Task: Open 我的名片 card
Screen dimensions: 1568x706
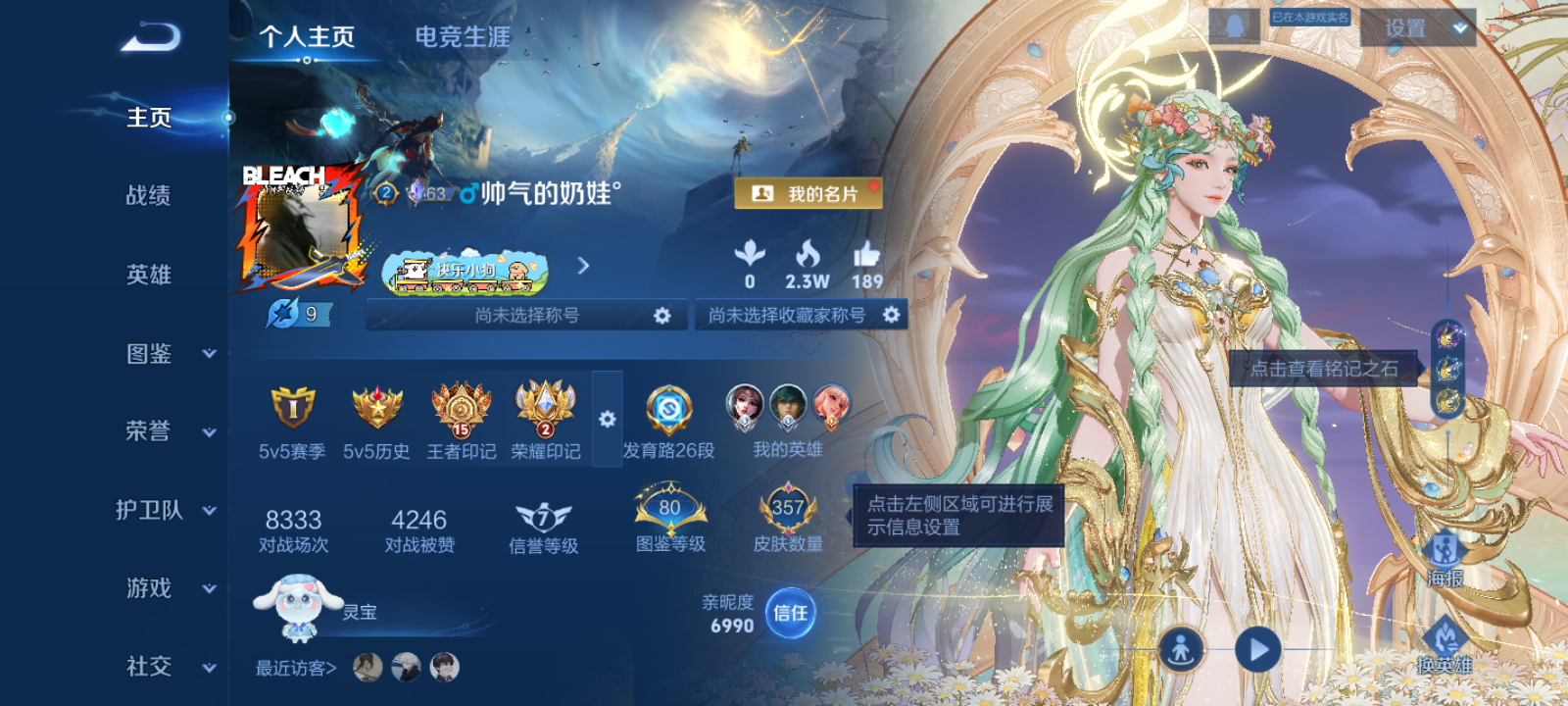Action: (809, 193)
